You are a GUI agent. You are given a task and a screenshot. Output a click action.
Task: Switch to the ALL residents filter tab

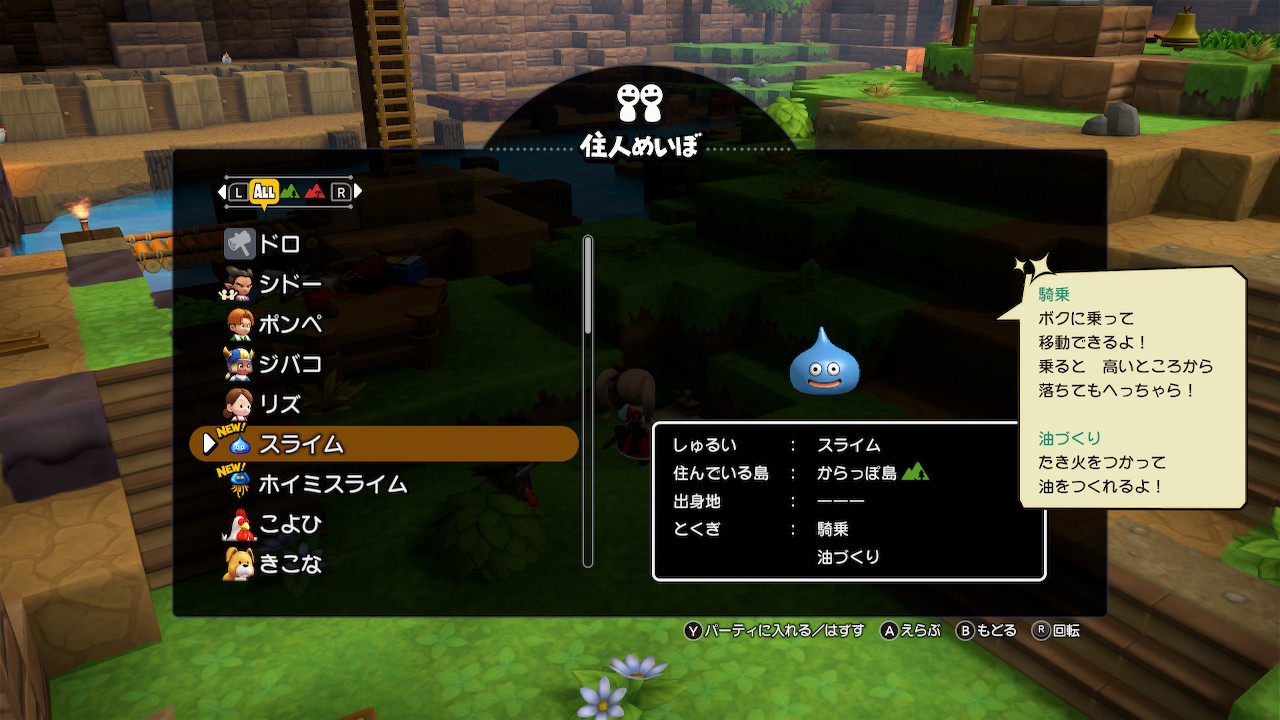[x=264, y=191]
